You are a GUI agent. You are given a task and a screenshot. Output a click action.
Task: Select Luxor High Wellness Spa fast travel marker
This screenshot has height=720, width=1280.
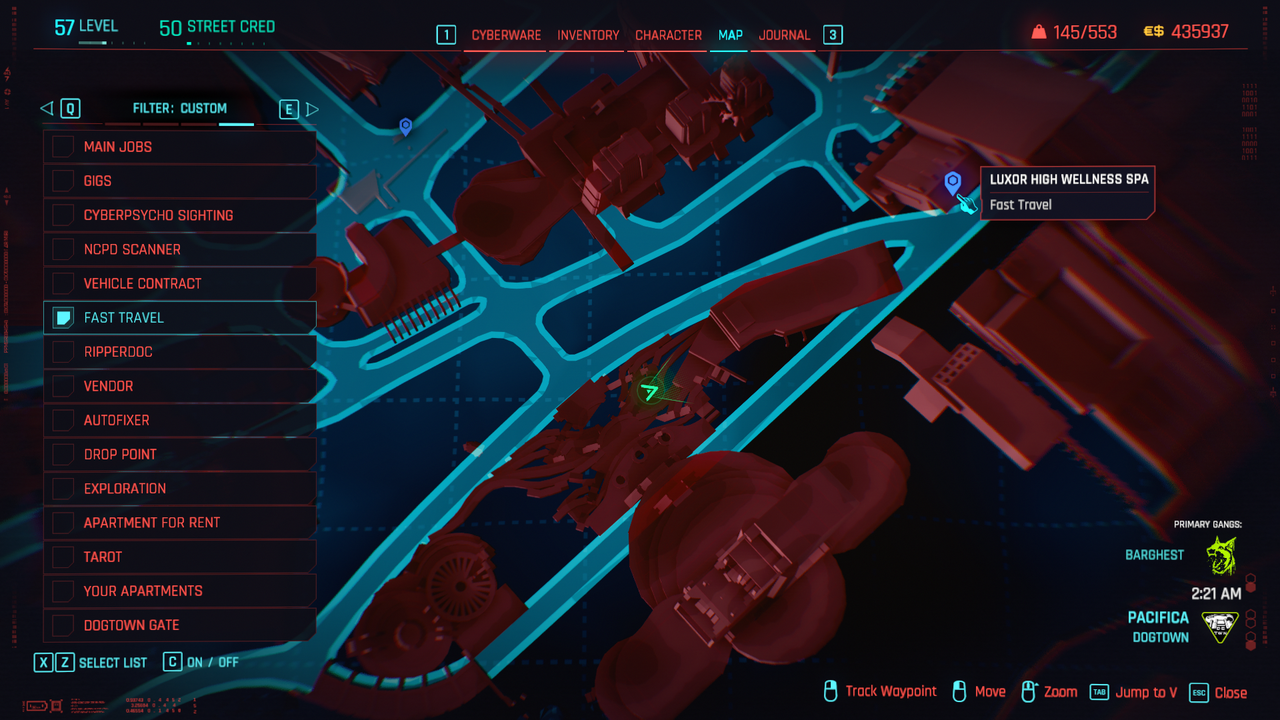click(x=953, y=182)
